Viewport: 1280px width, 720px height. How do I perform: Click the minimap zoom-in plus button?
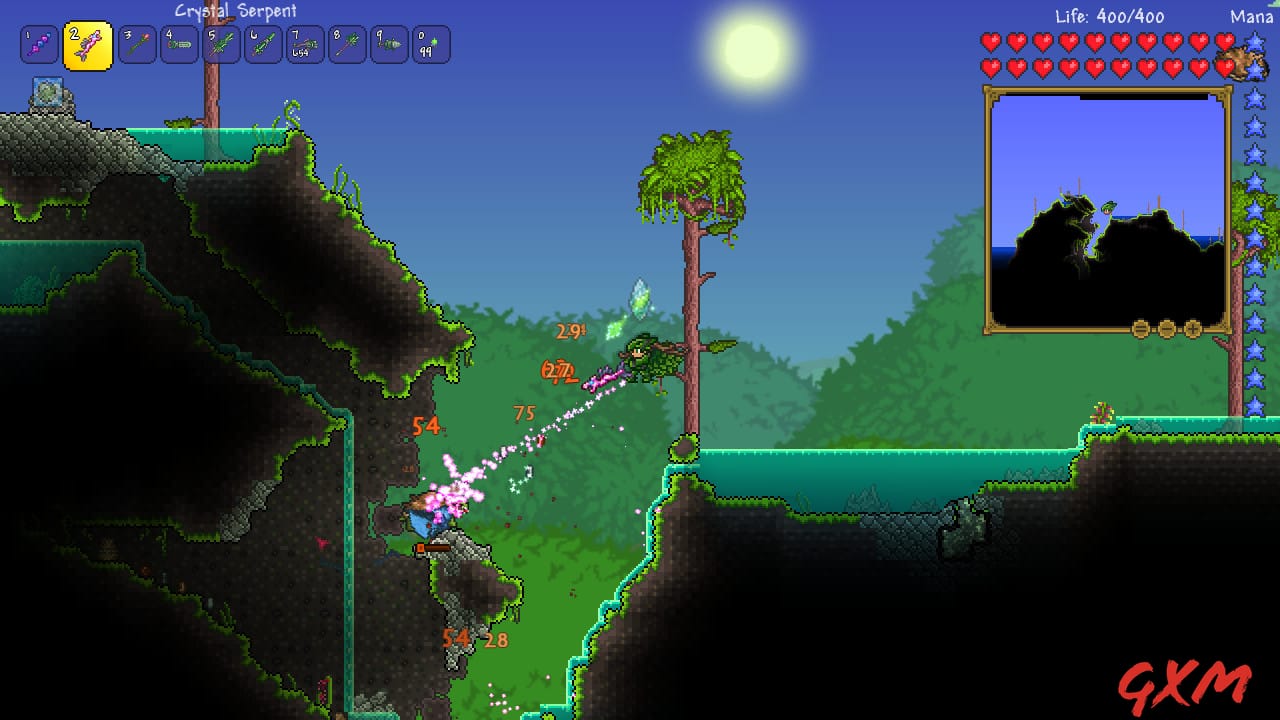(x=1190, y=326)
